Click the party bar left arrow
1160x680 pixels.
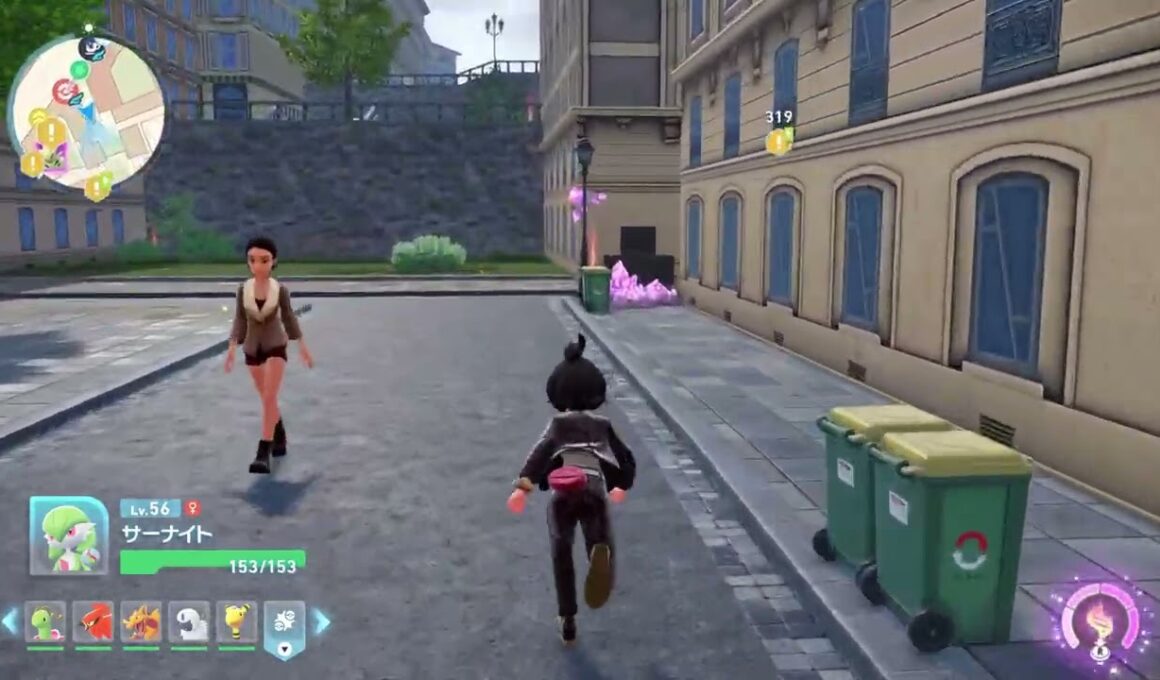point(9,622)
